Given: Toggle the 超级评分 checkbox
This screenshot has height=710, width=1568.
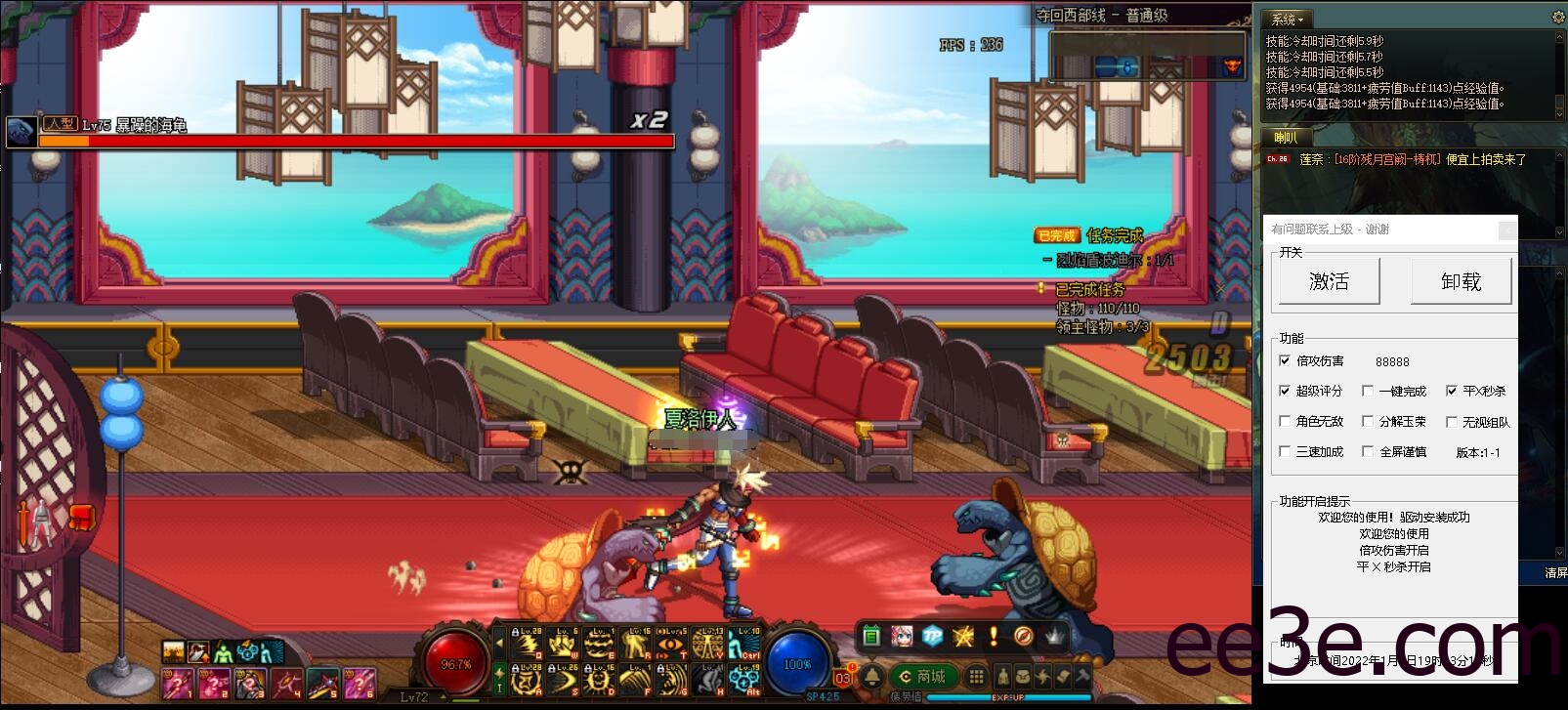Looking at the screenshot, I should point(1285,391).
